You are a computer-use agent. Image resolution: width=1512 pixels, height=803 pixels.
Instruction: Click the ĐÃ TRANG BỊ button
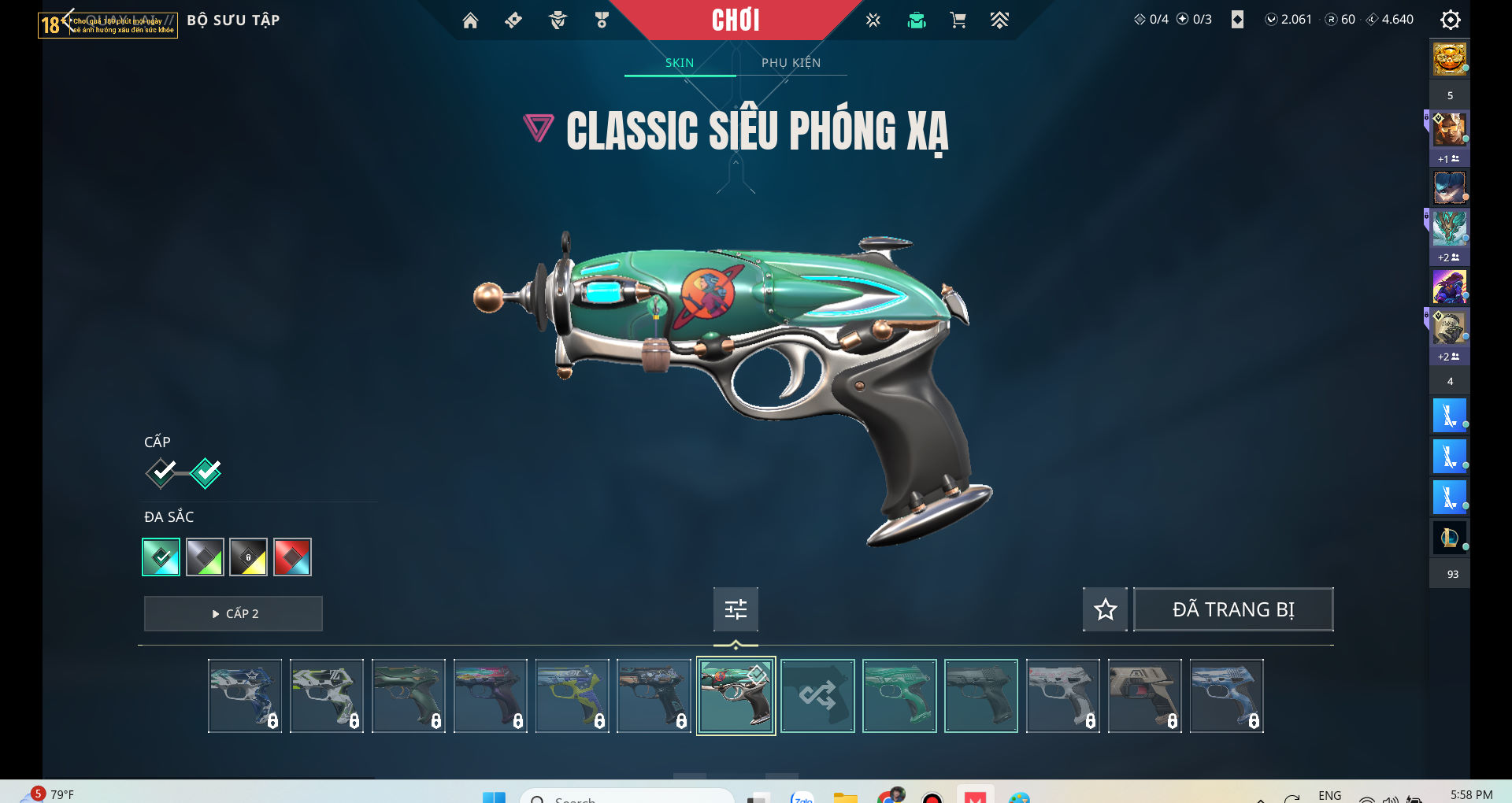pos(1232,609)
